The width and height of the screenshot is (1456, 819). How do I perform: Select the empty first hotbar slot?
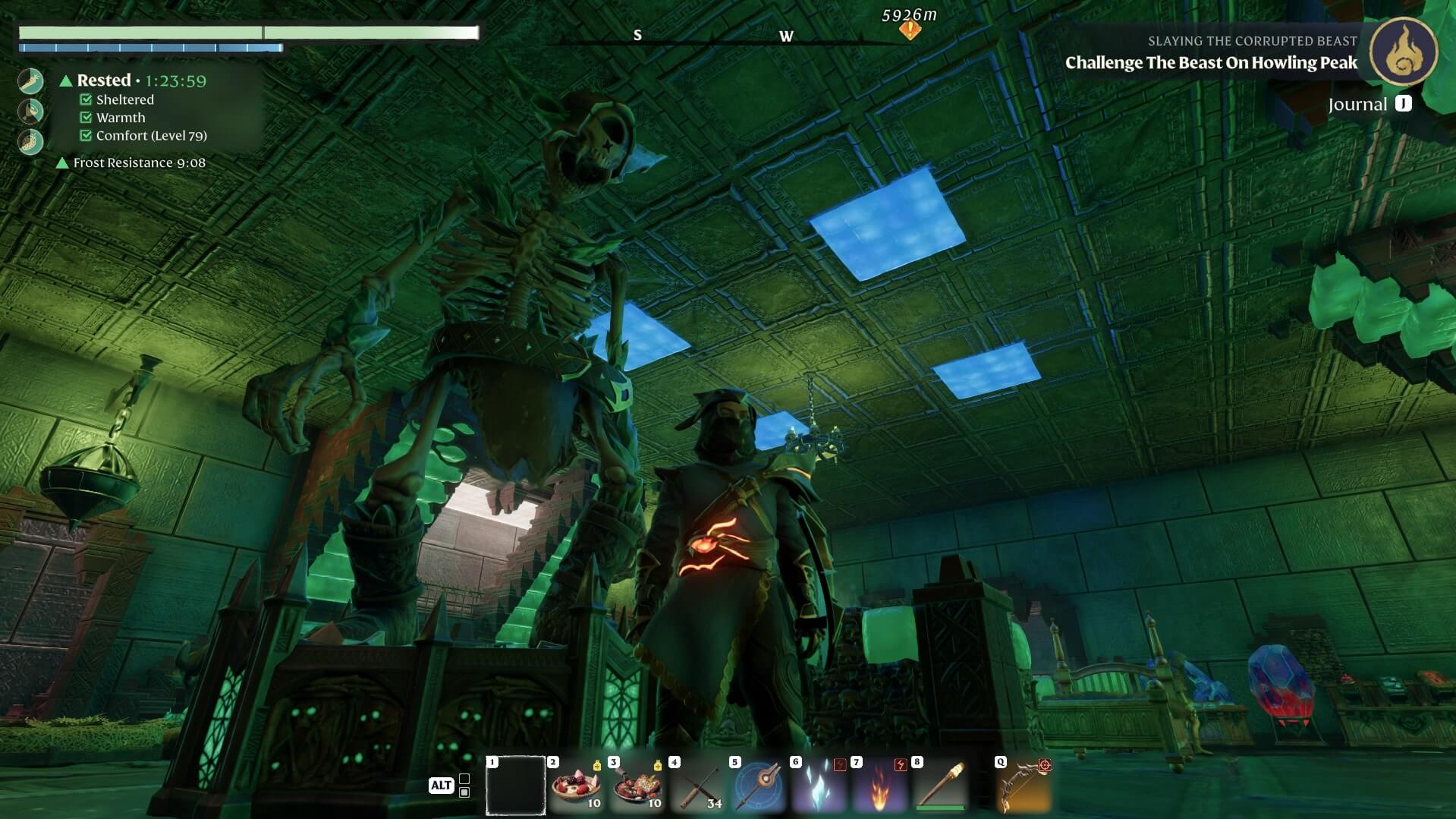pos(515,786)
